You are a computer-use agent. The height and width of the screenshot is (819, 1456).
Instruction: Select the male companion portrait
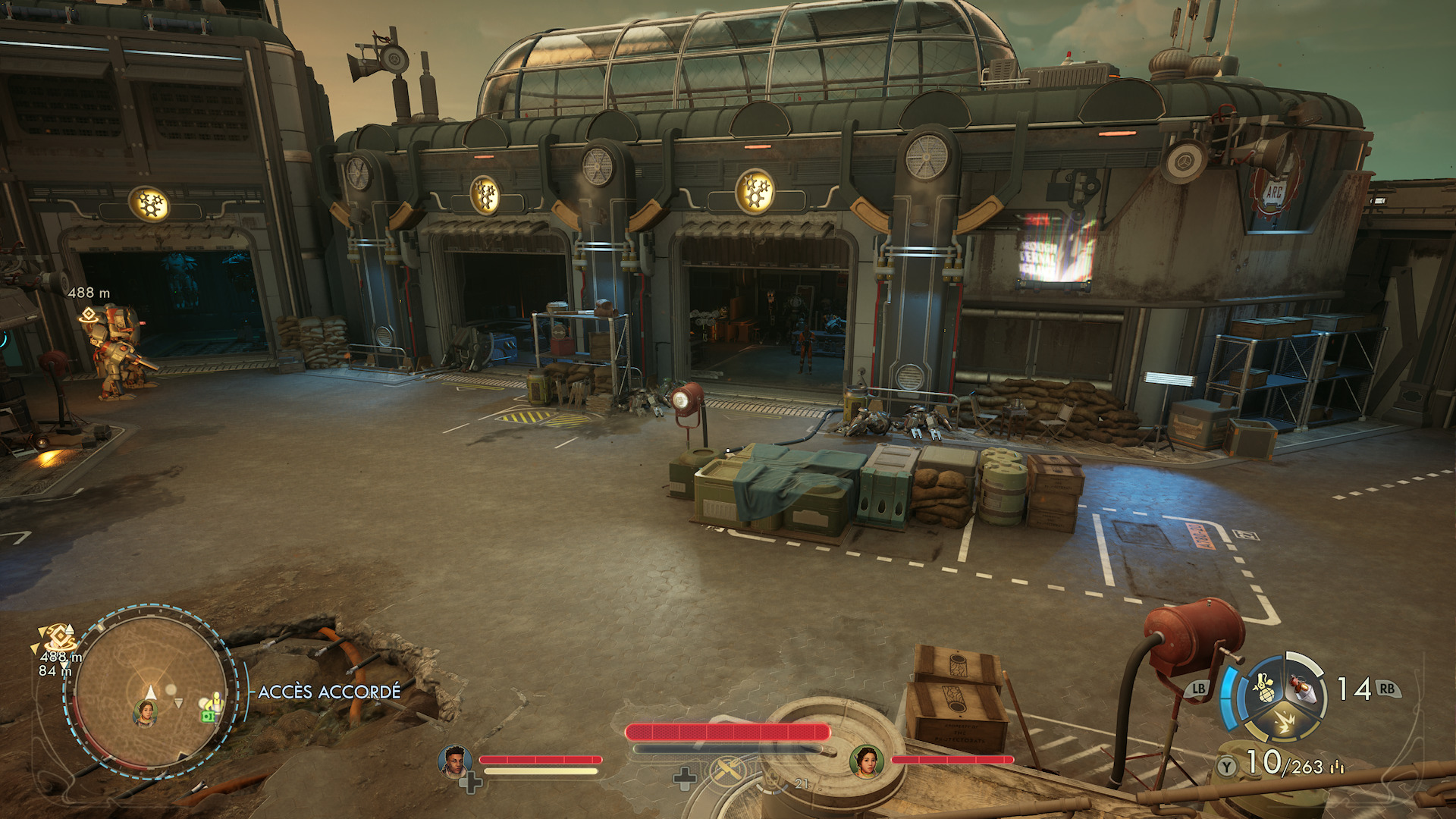455,761
